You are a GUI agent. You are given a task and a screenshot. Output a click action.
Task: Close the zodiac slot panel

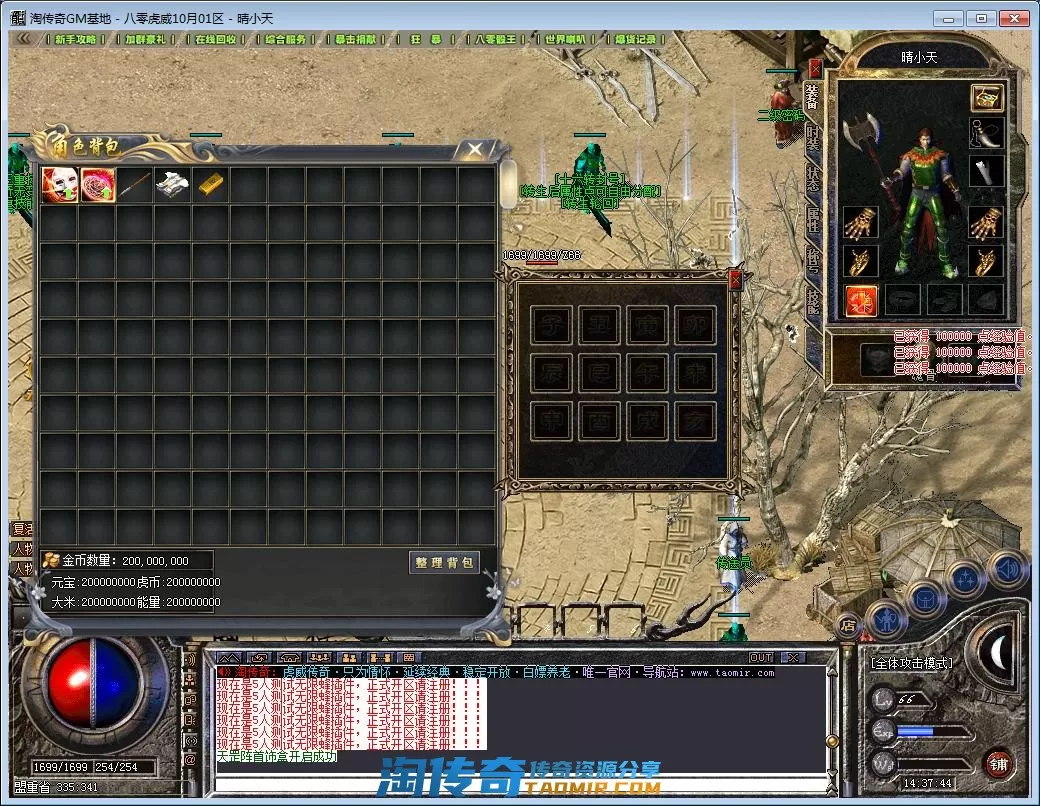tap(735, 280)
